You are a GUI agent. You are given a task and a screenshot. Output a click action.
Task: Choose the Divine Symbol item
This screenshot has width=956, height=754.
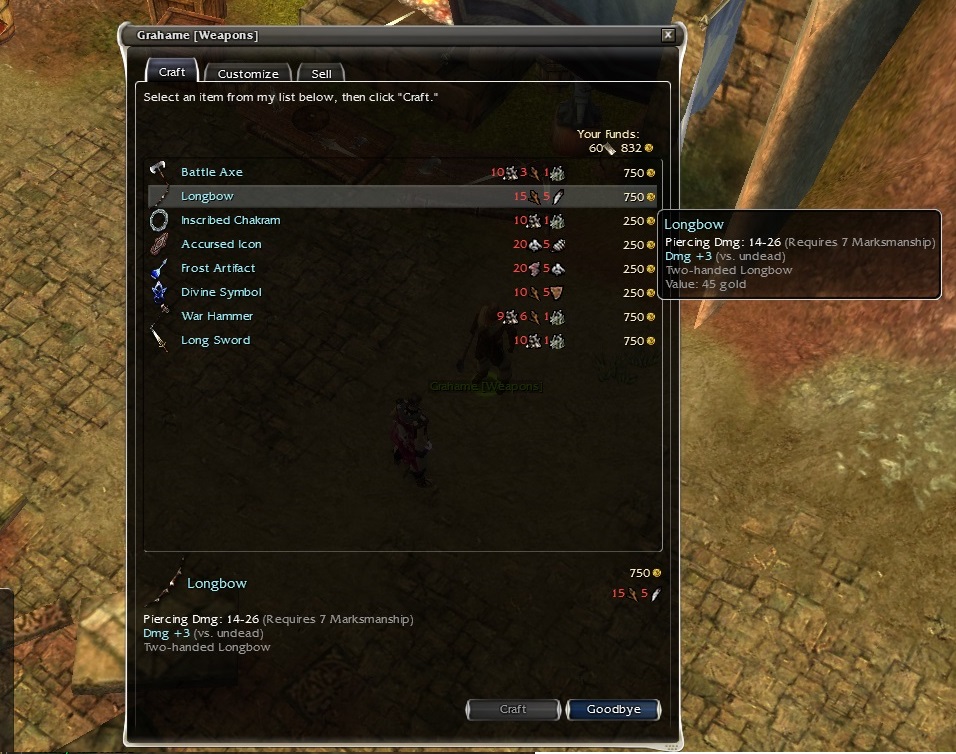(x=221, y=292)
